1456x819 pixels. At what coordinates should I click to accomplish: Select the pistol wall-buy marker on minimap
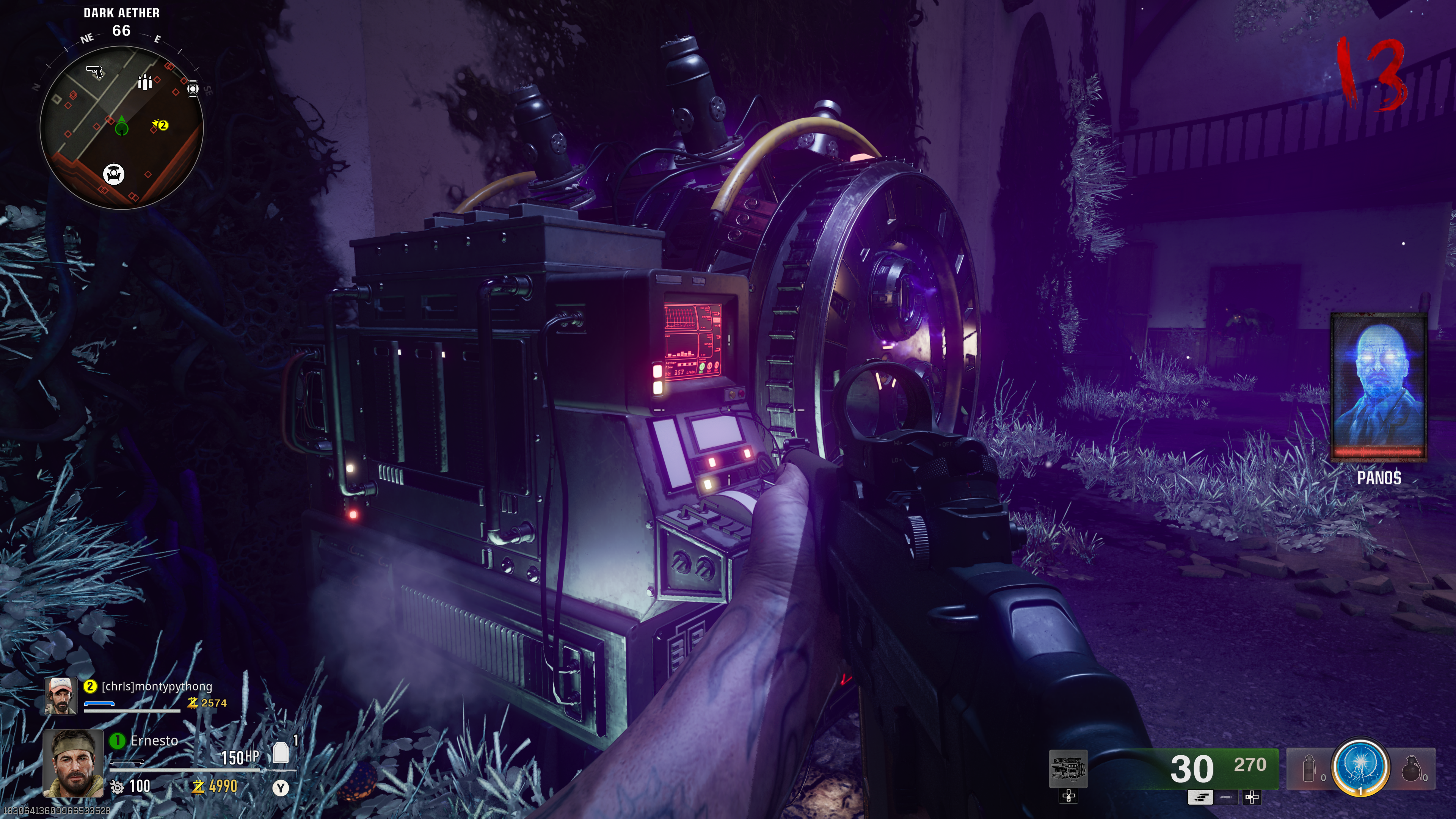(94, 72)
